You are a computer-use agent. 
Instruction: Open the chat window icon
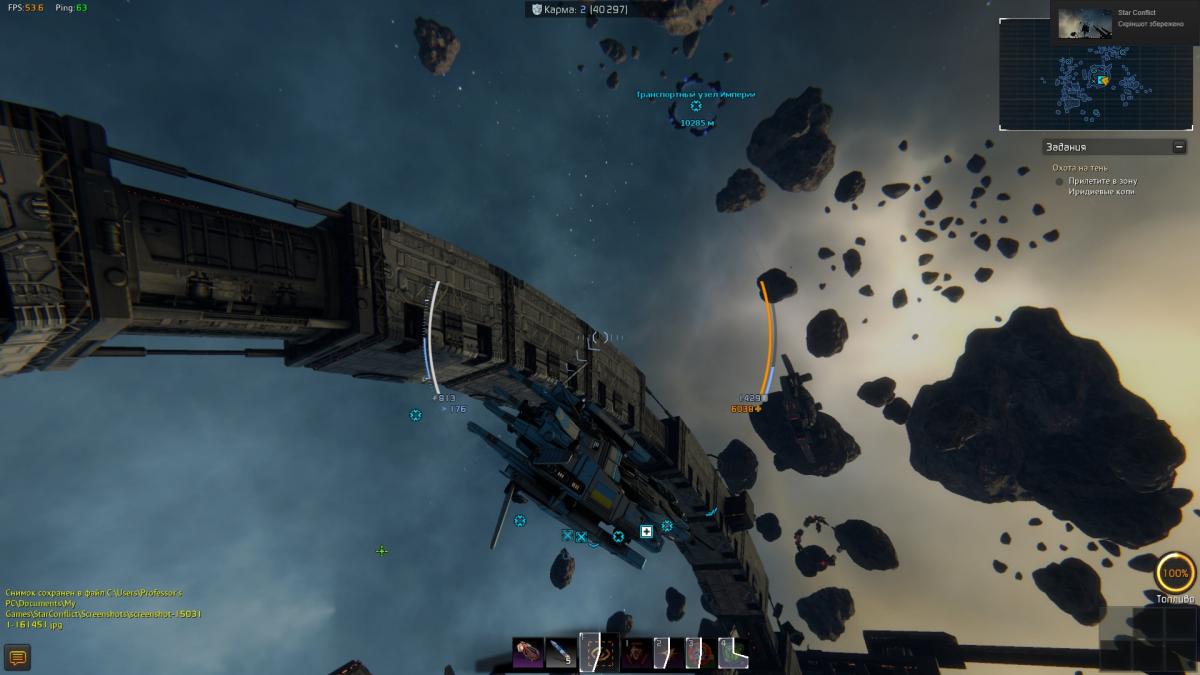point(17,657)
